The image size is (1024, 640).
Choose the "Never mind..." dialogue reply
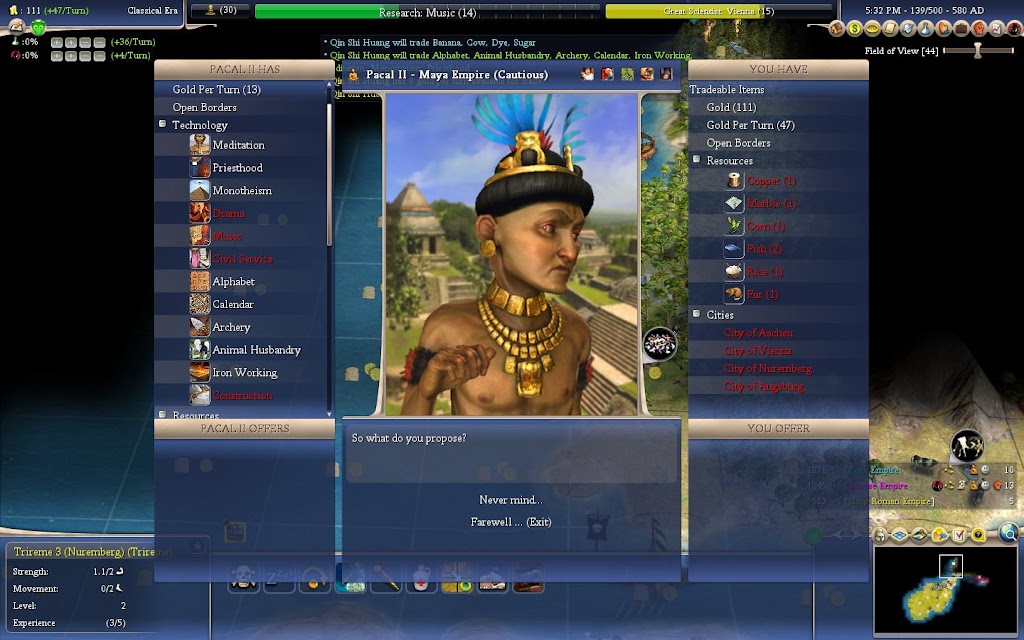tap(510, 500)
